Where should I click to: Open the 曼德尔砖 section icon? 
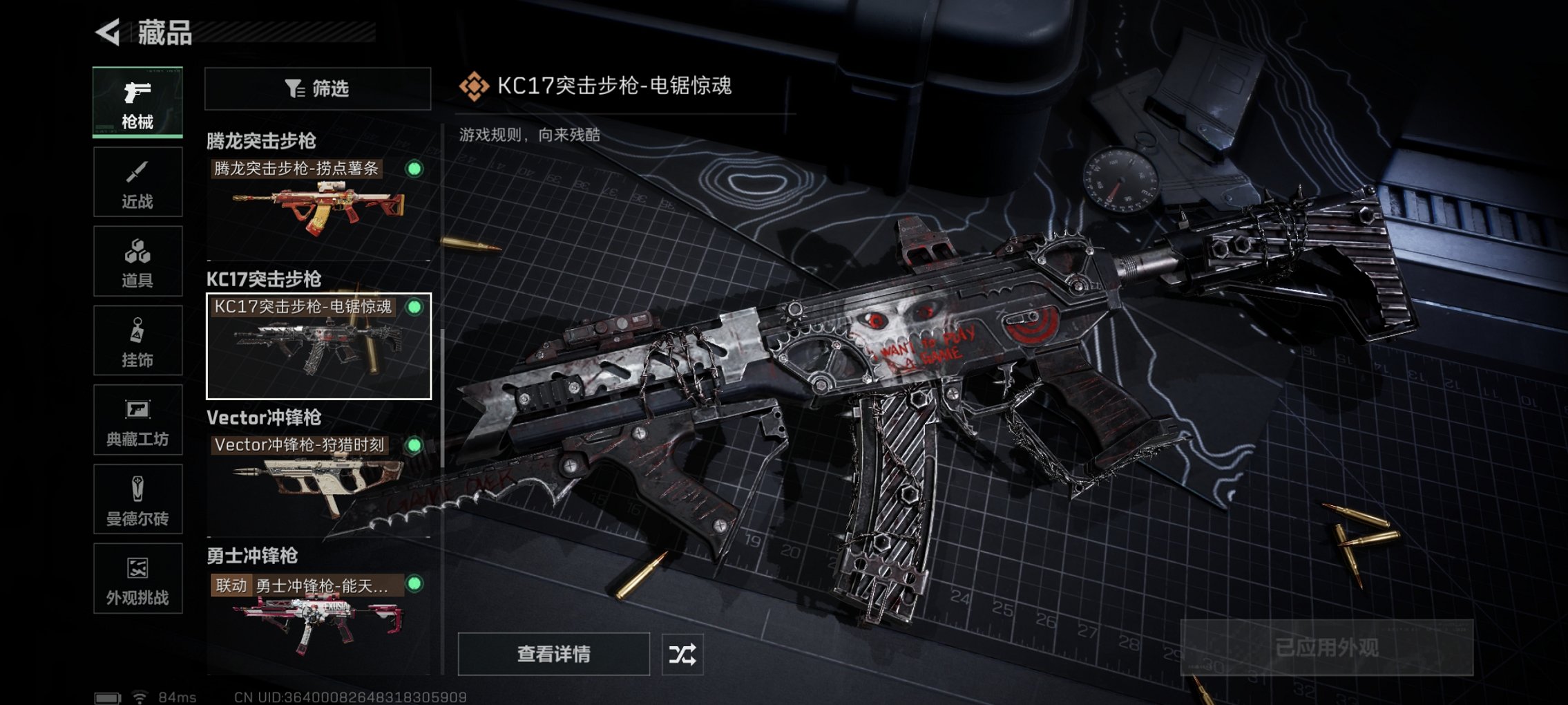point(137,499)
